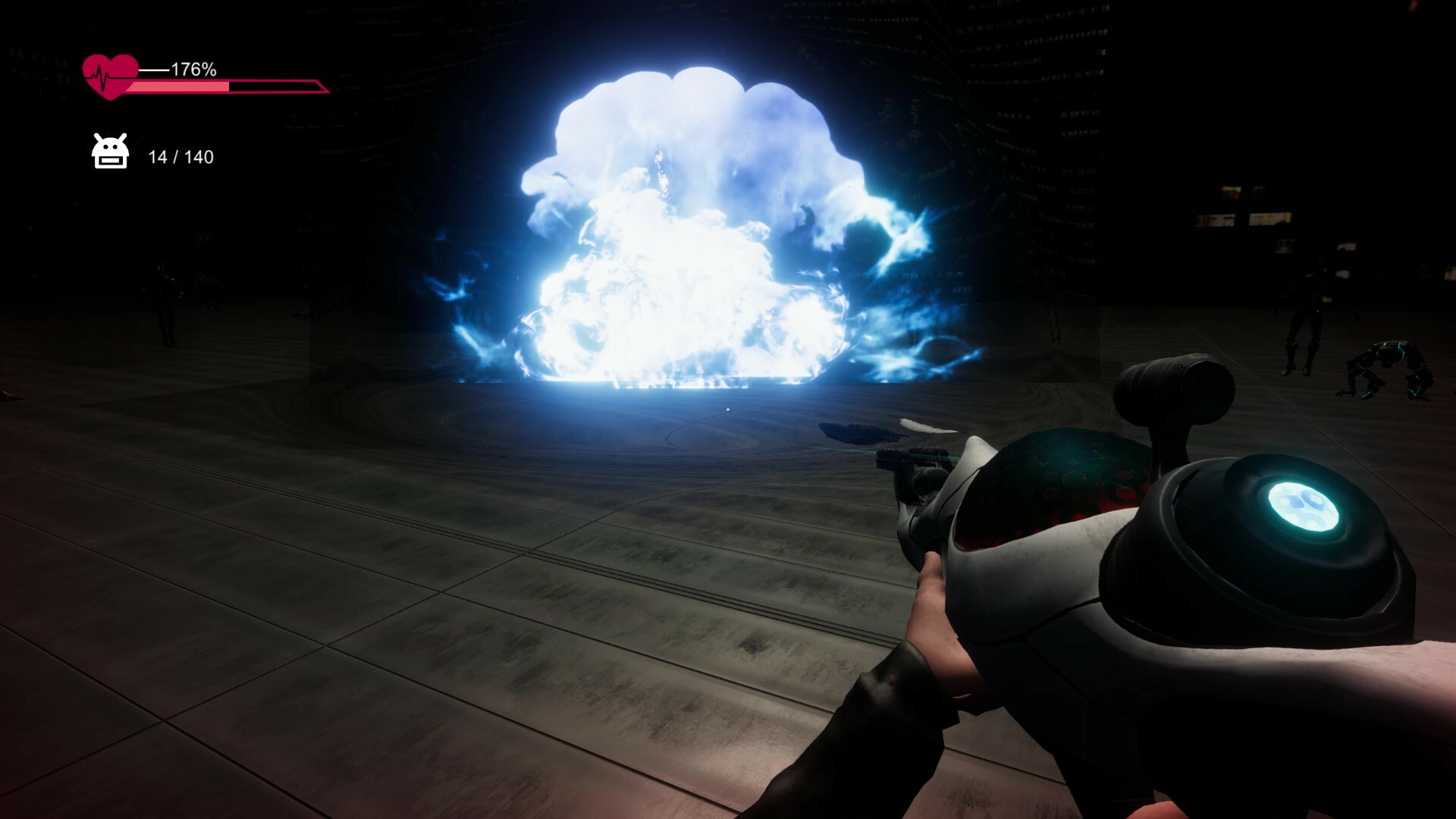Screen dimensions: 1456x819
Task: Click the crosshair dot at screen center
Action: (x=727, y=409)
